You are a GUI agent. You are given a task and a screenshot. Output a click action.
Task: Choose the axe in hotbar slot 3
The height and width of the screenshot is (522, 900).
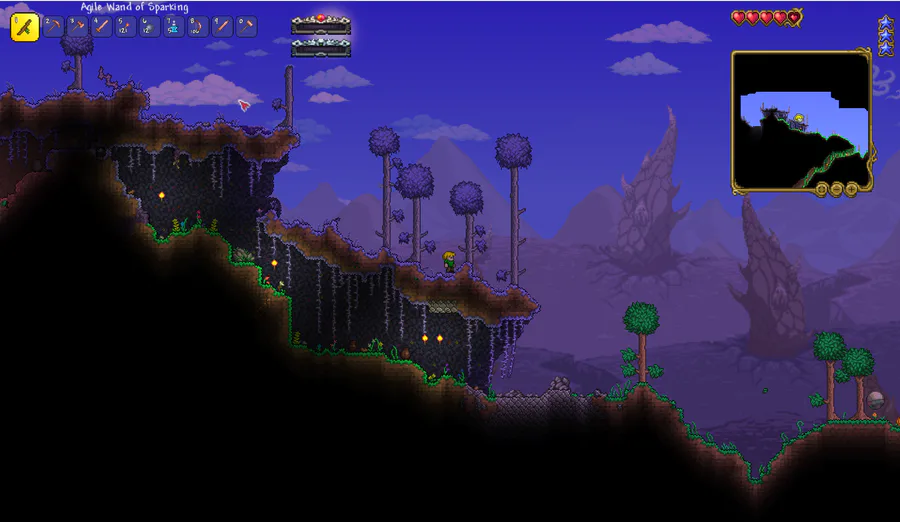point(77,27)
